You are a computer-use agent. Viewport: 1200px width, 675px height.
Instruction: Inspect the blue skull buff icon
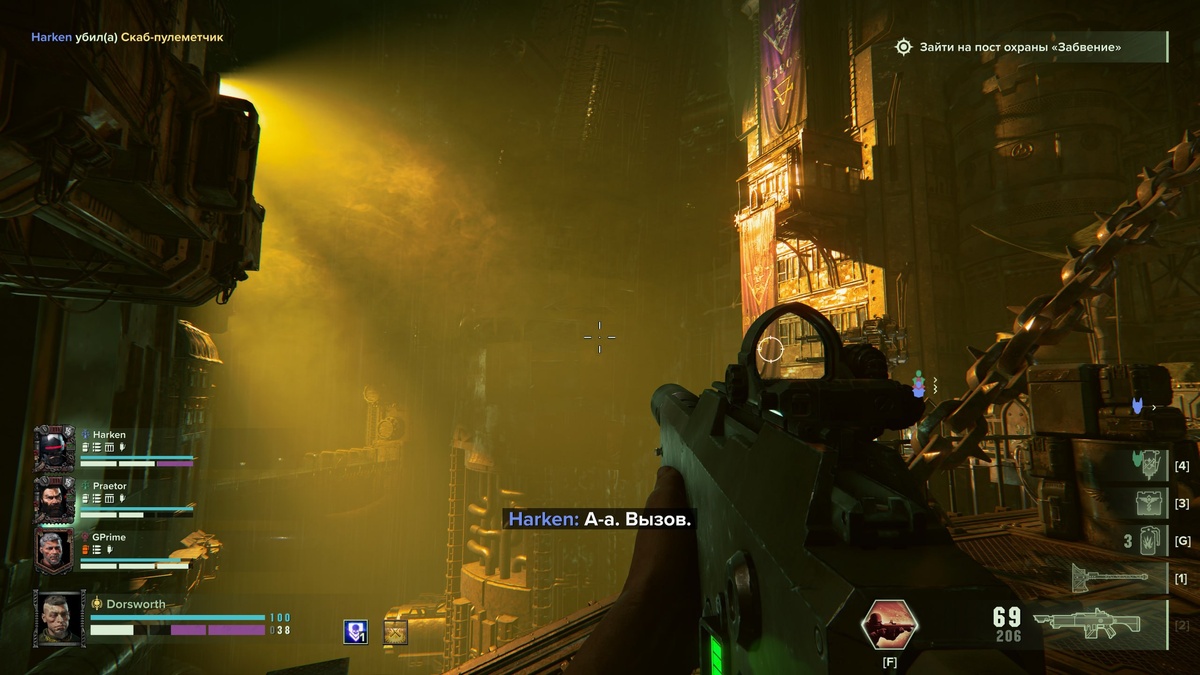point(355,632)
